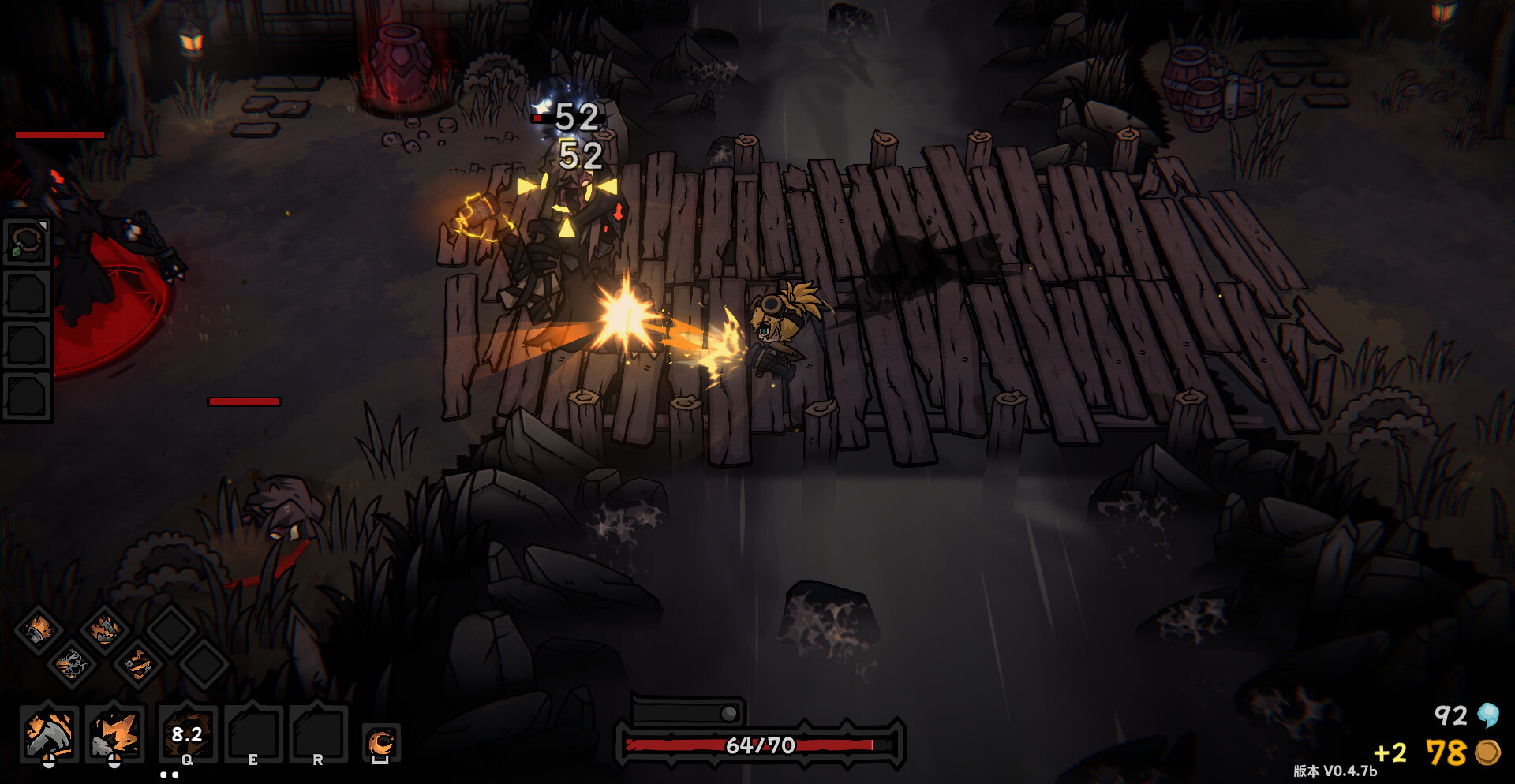This screenshot has height=784, width=1515.
Task: Click the Q skill on cooldown
Action: tap(187, 735)
